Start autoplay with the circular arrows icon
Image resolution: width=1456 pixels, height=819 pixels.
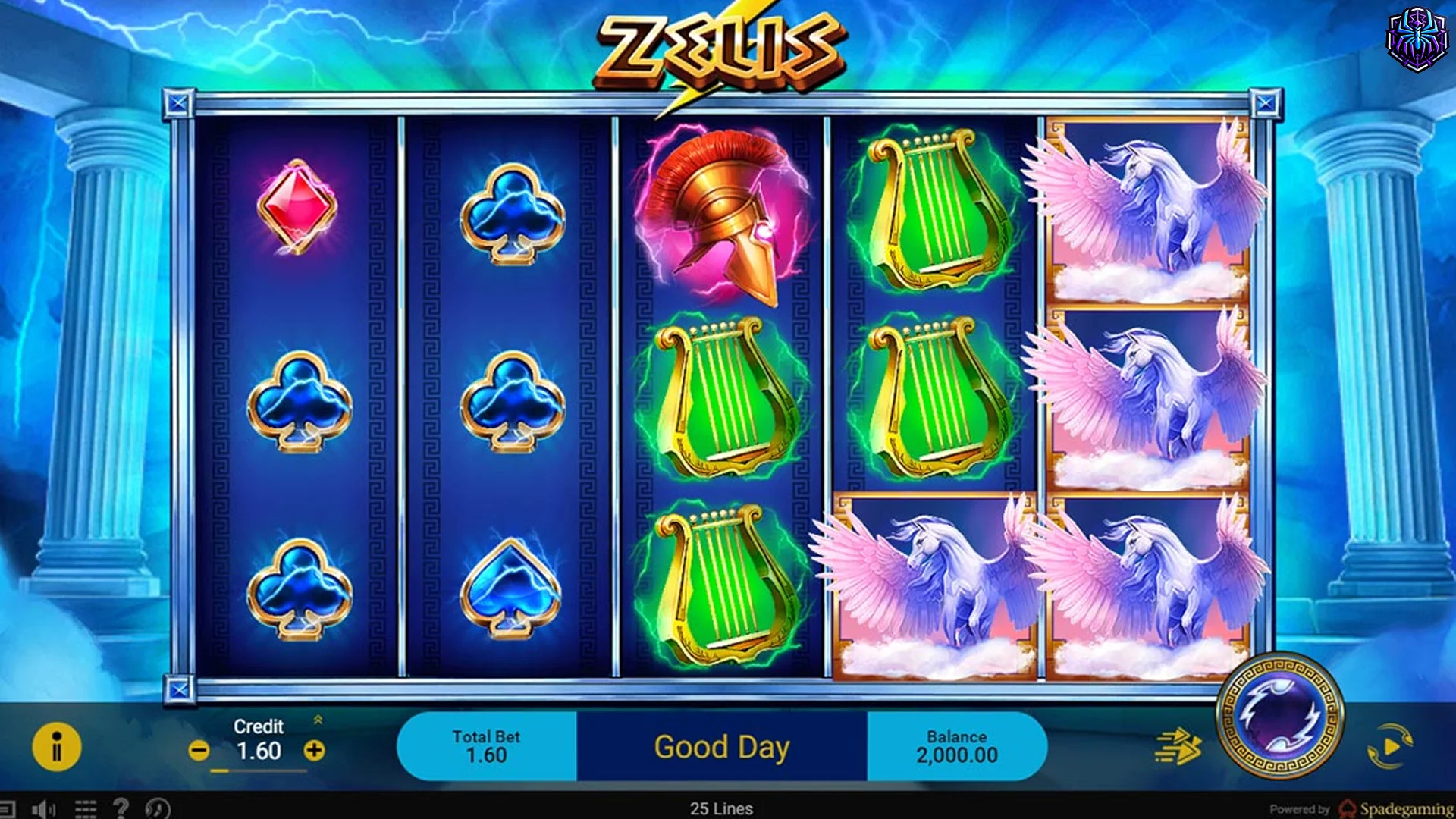point(1389,746)
